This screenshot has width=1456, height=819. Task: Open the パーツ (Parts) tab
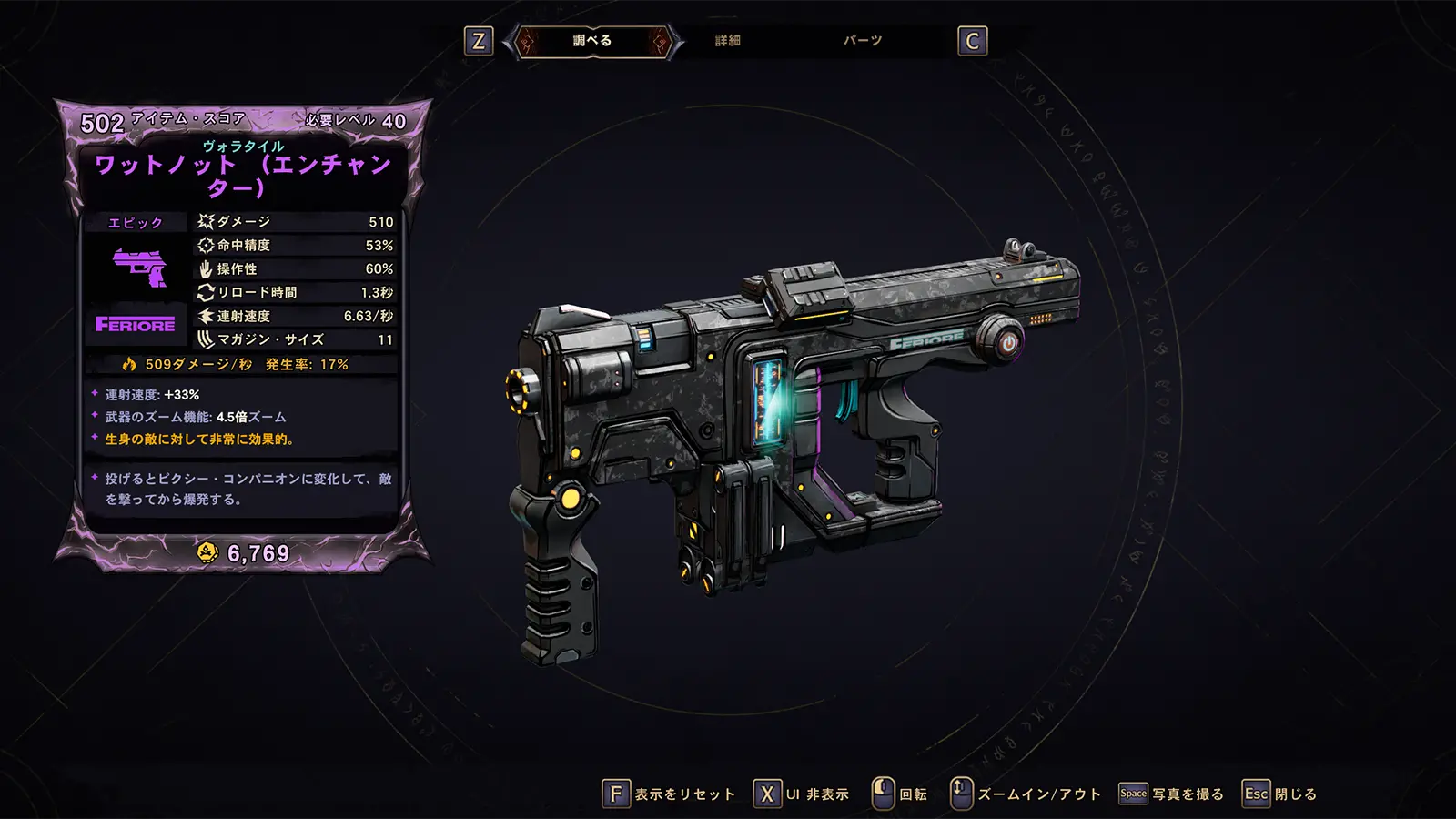[x=862, y=41]
